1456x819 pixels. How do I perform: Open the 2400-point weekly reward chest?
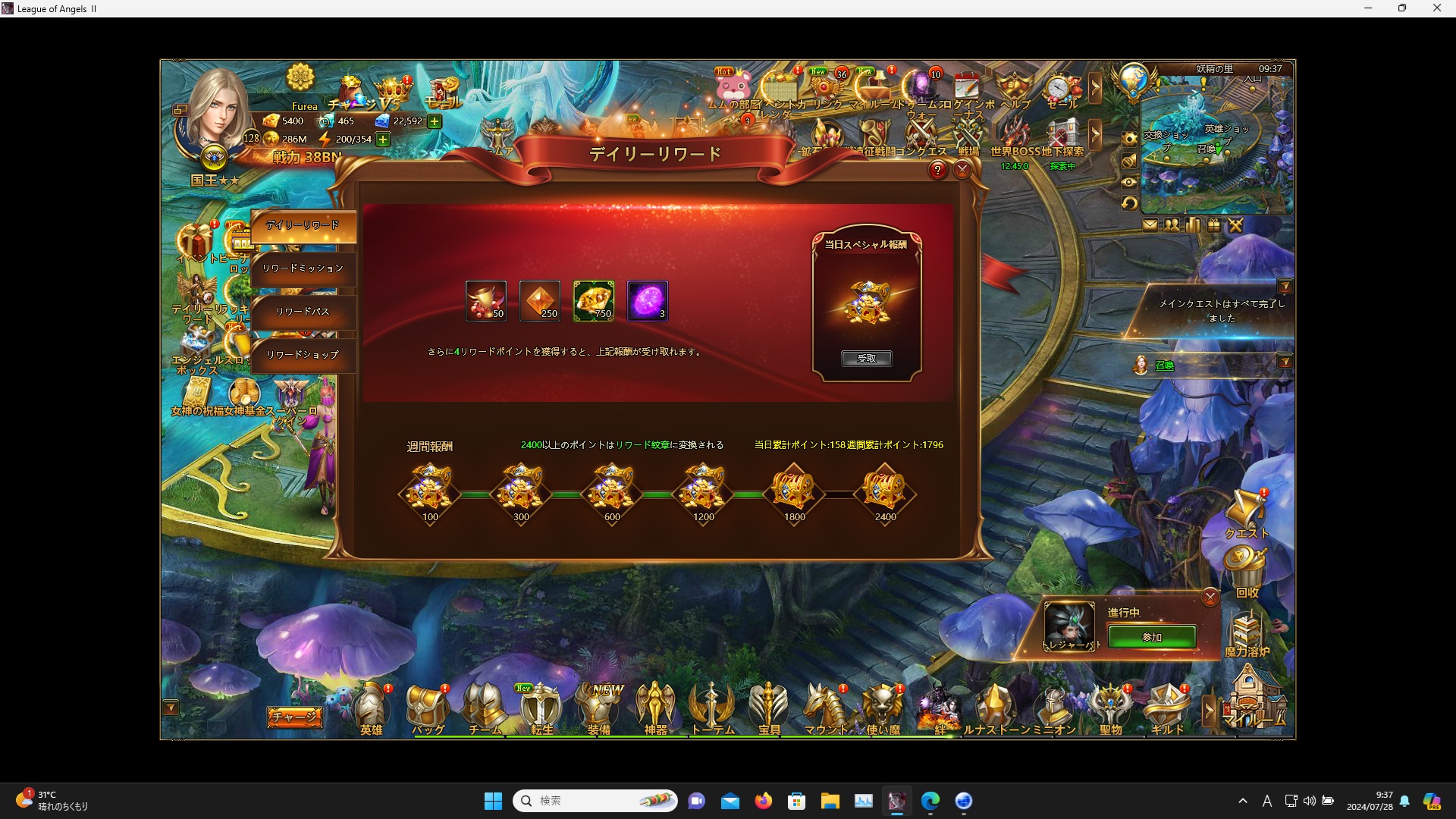point(885,493)
